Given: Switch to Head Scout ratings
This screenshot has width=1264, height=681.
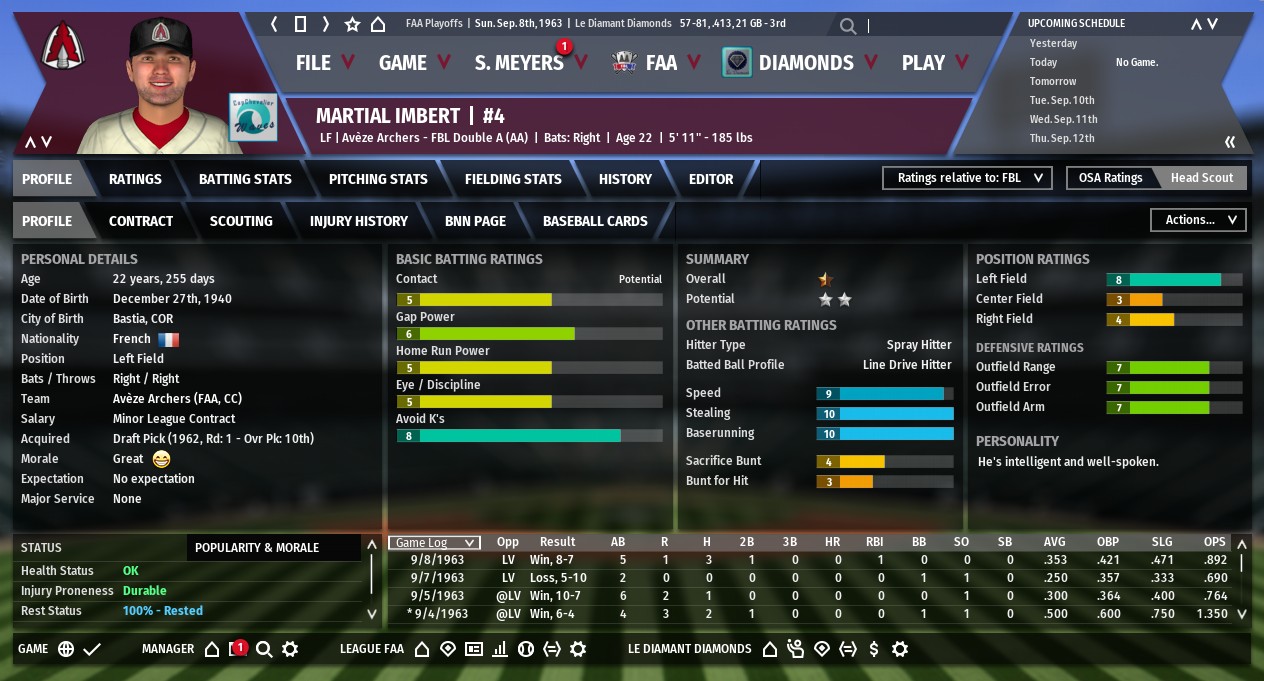Looking at the screenshot, I should 1202,178.
